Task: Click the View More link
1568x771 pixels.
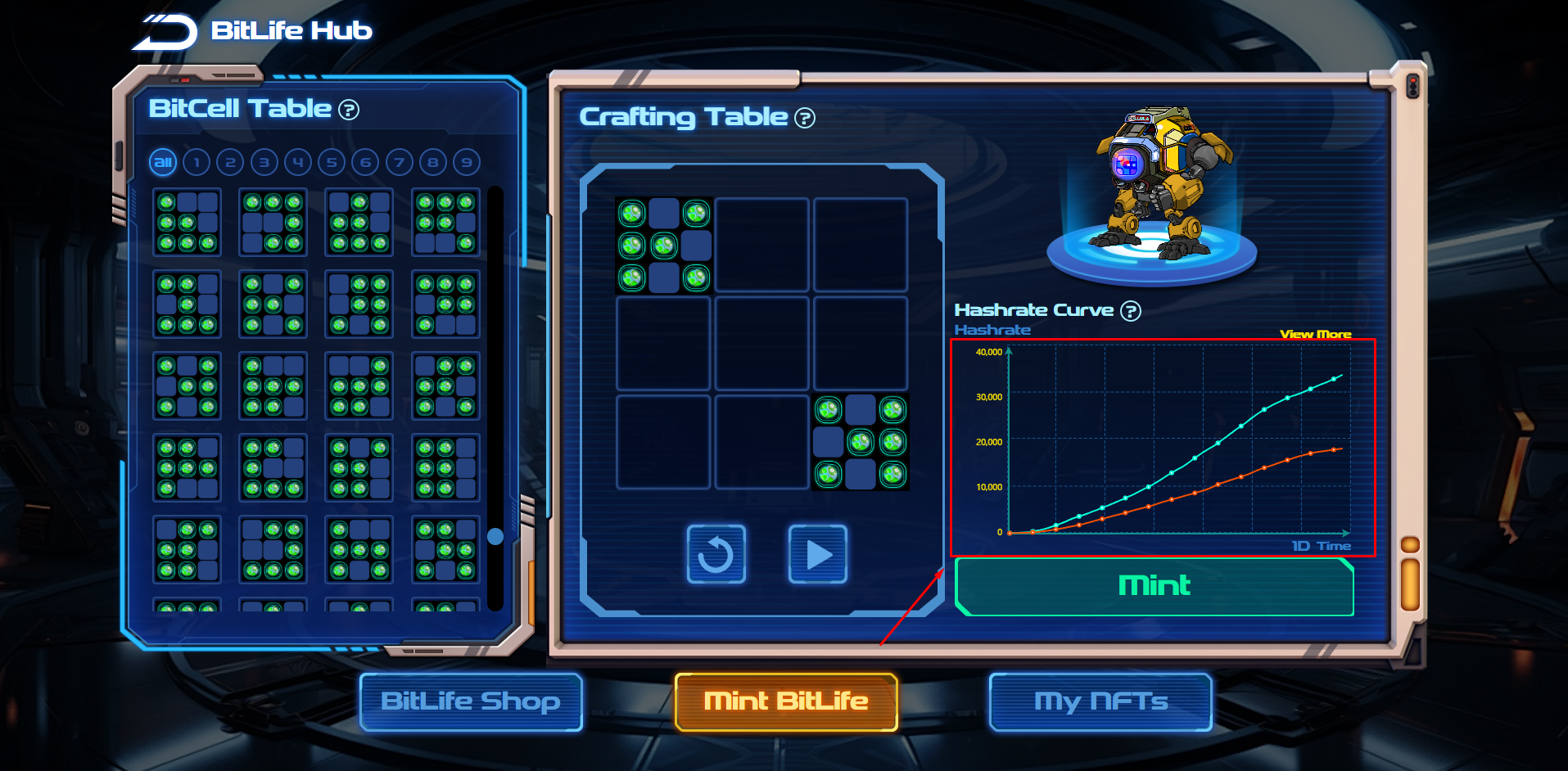Action: pyautogui.click(x=1315, y=334)
